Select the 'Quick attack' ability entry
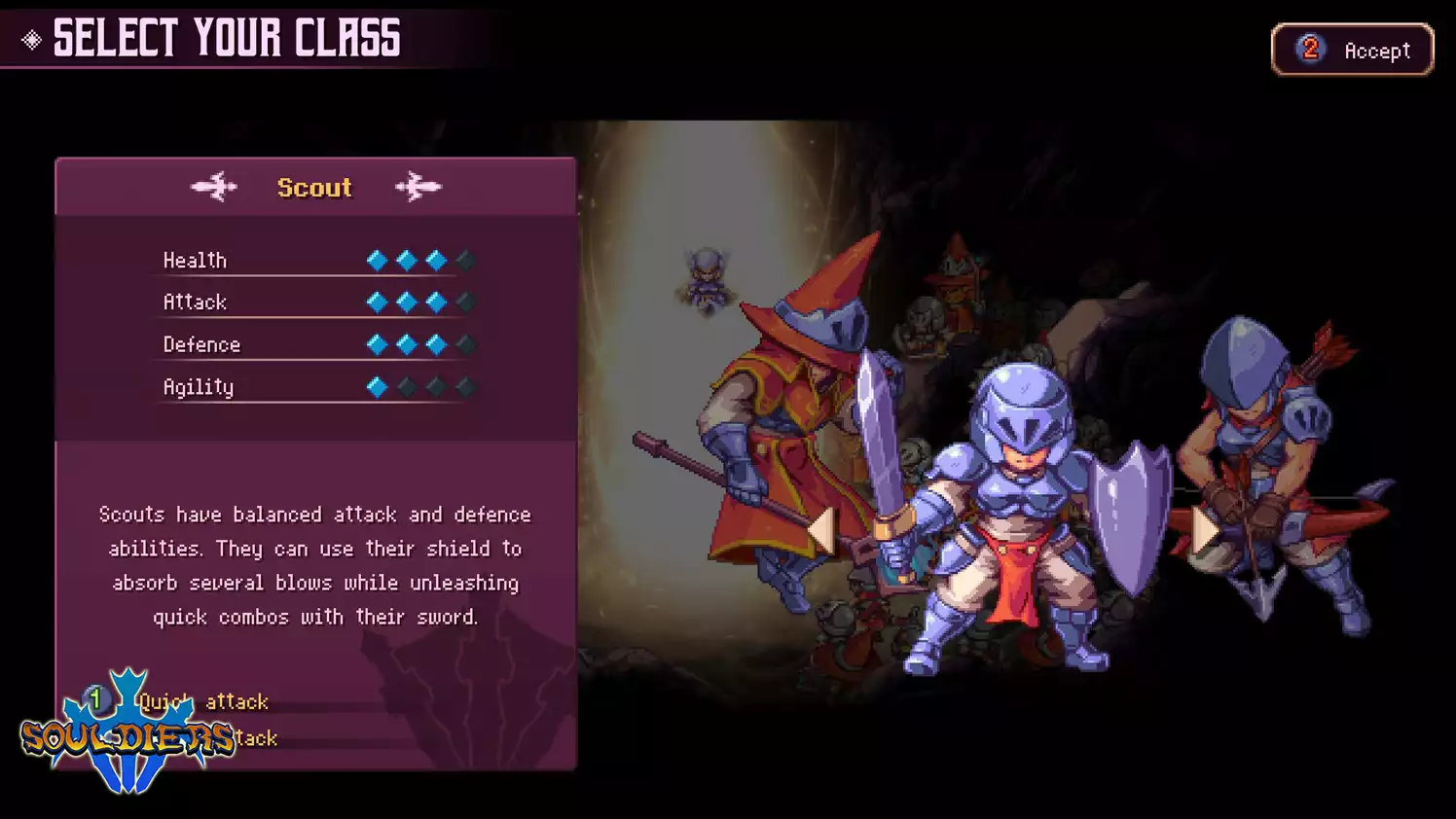Viewport: 1456px width, 819px height. [x=204, y=701]
